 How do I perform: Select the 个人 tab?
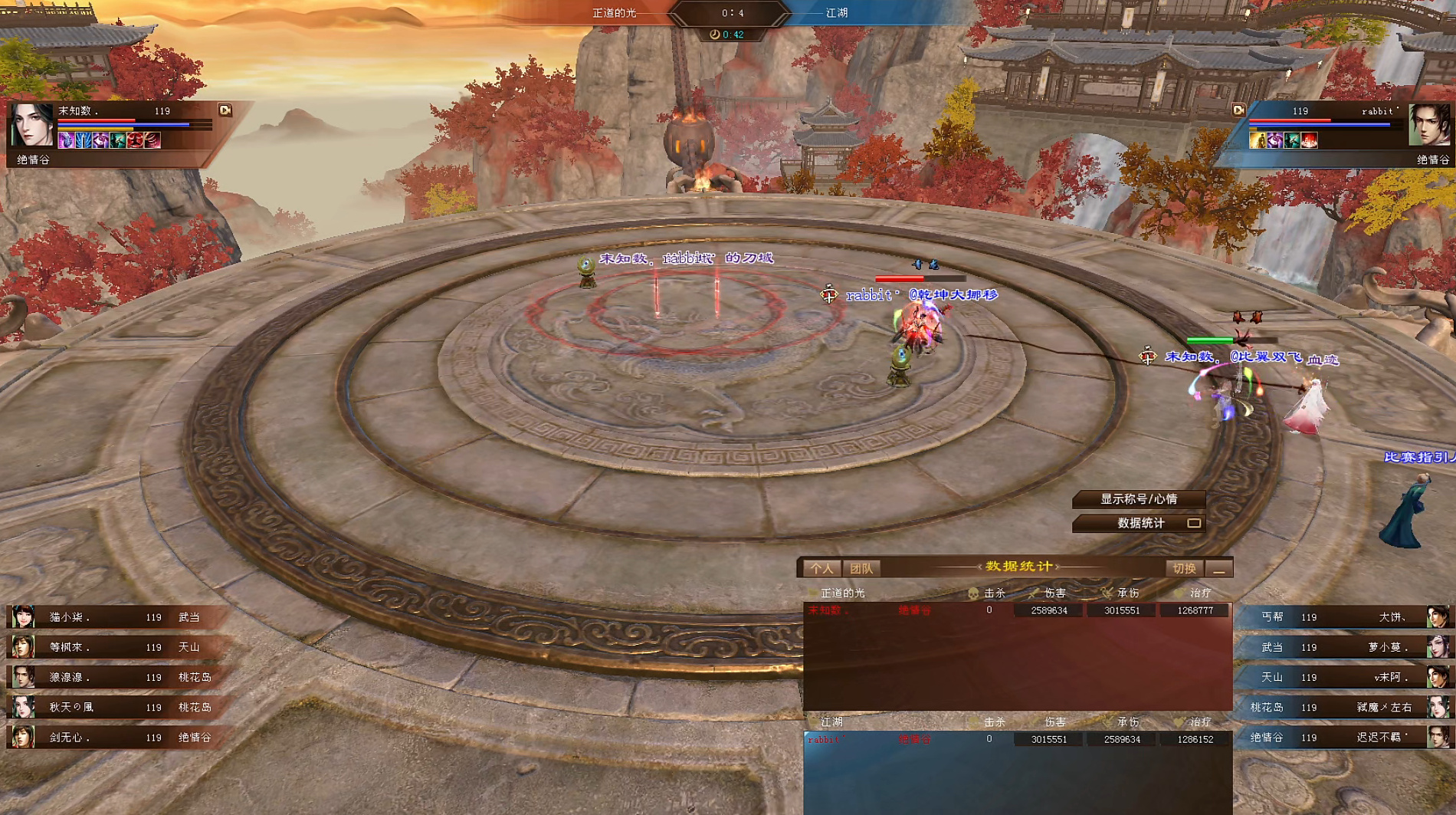pyautogui.click(x=822, y=568)
